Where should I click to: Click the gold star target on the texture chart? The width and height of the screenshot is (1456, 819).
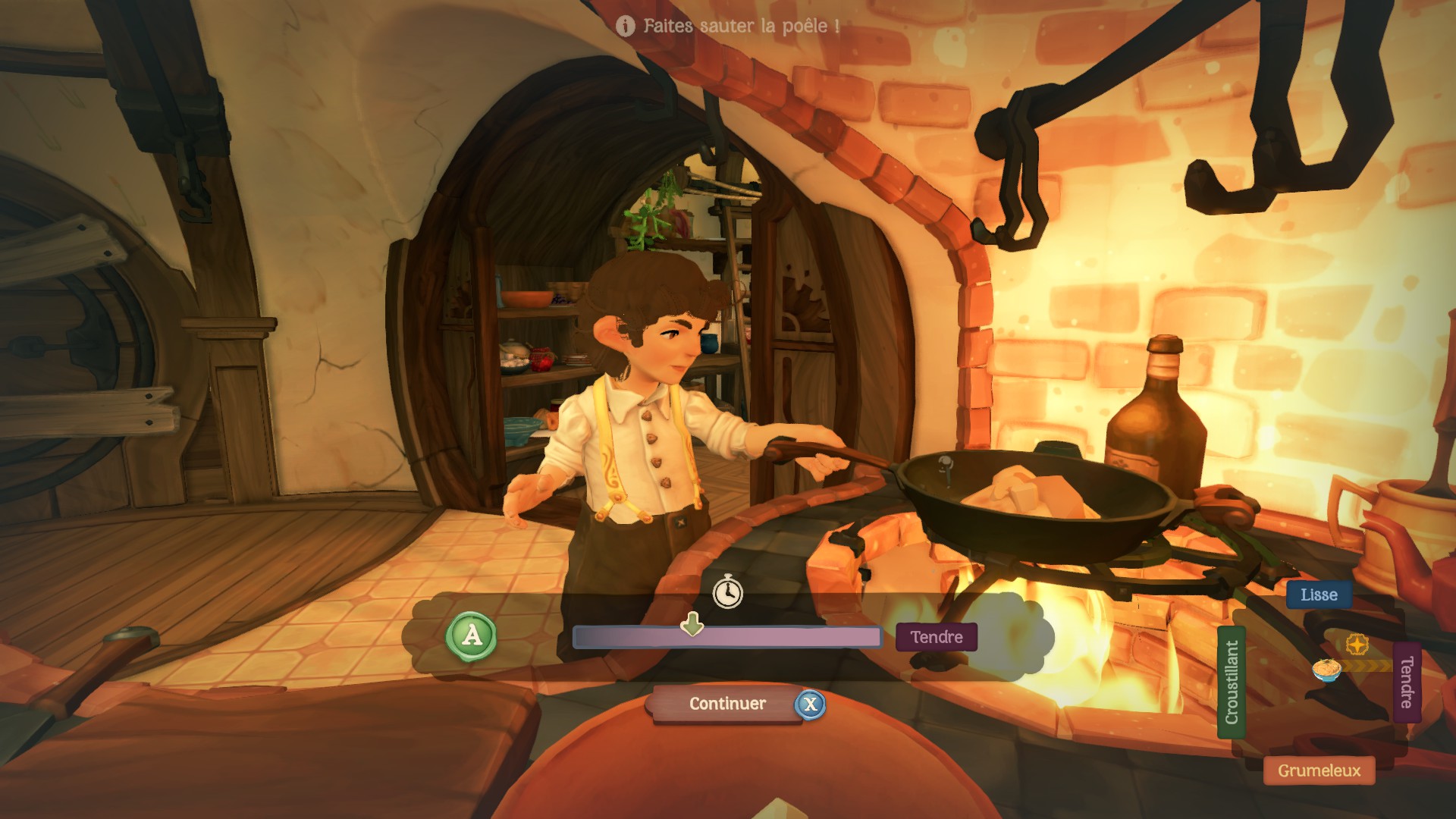coord(1357,645)
